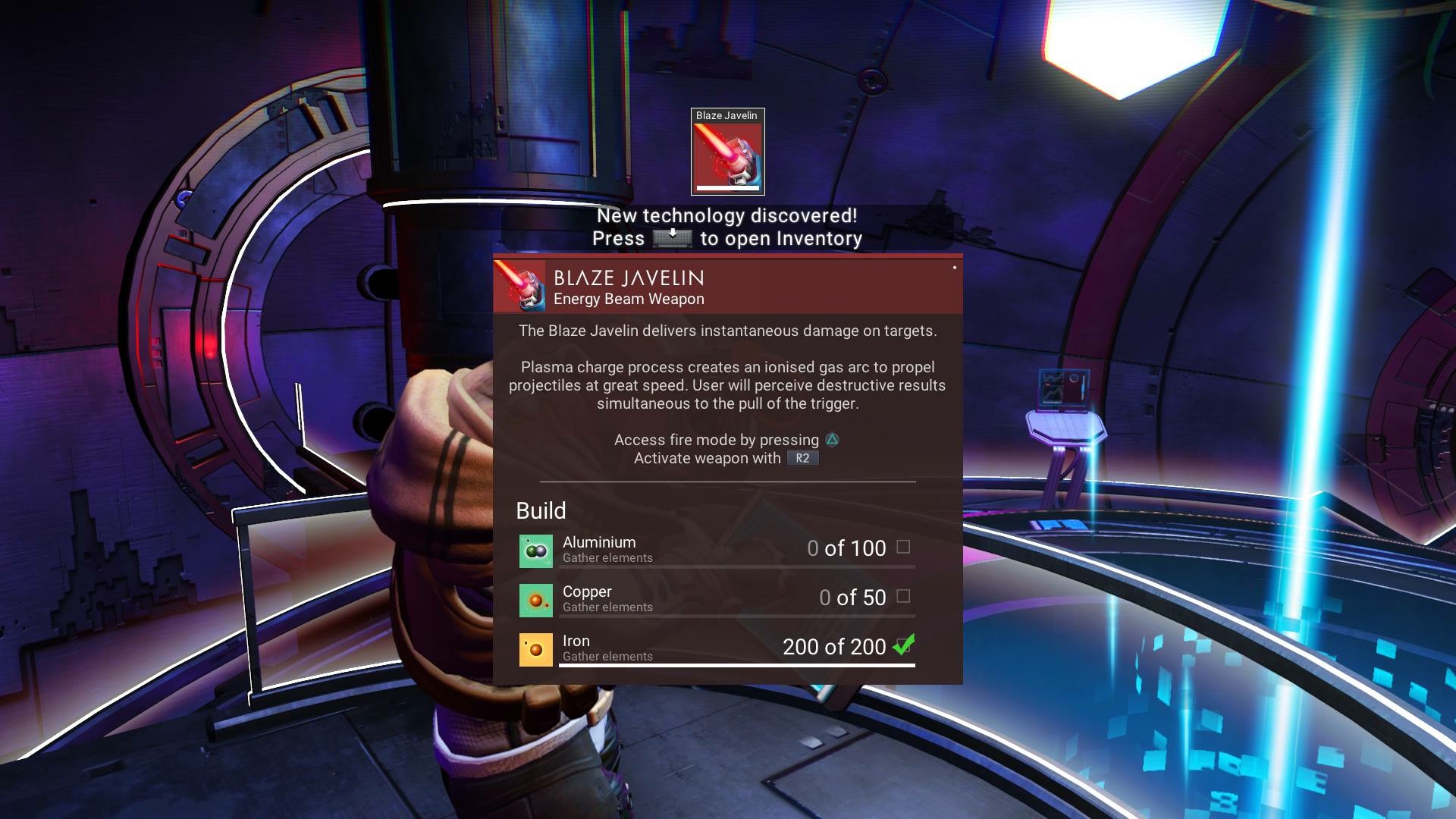The image size is (1456, 819).
Task: Click the green Iron completion checkmark
Action: [903, 645]
